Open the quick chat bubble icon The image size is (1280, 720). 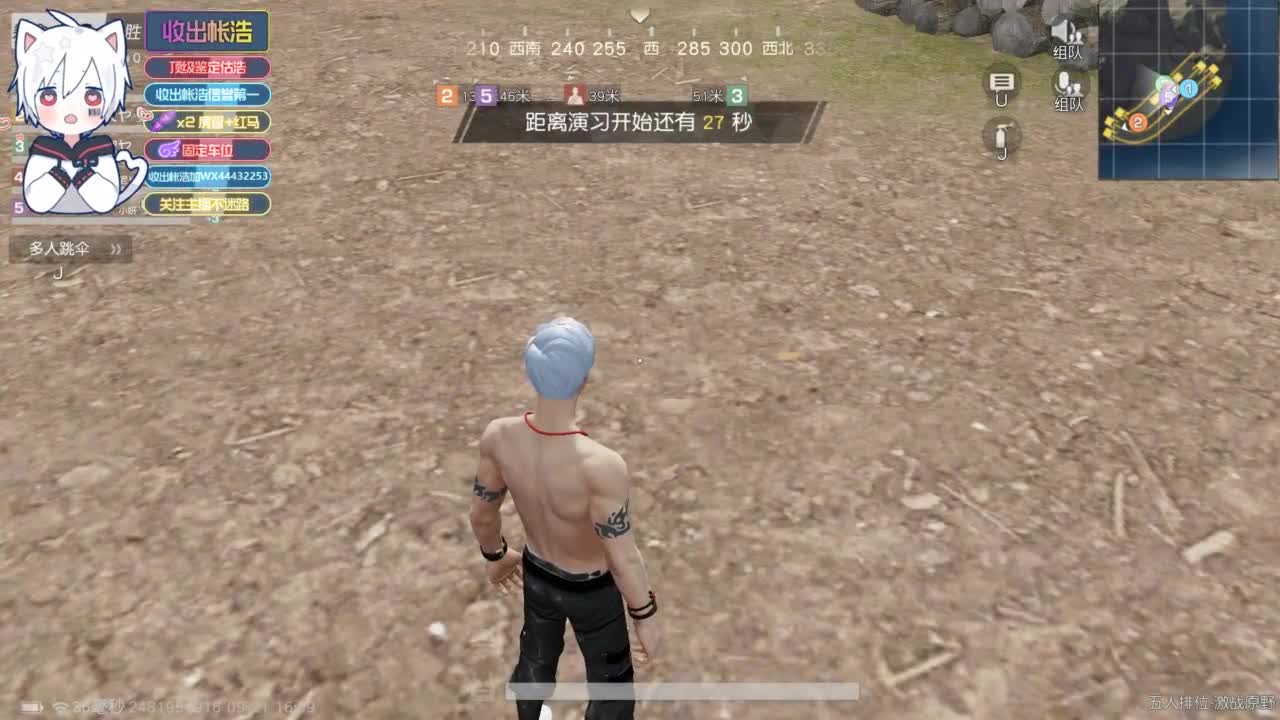pos(1001,90)
